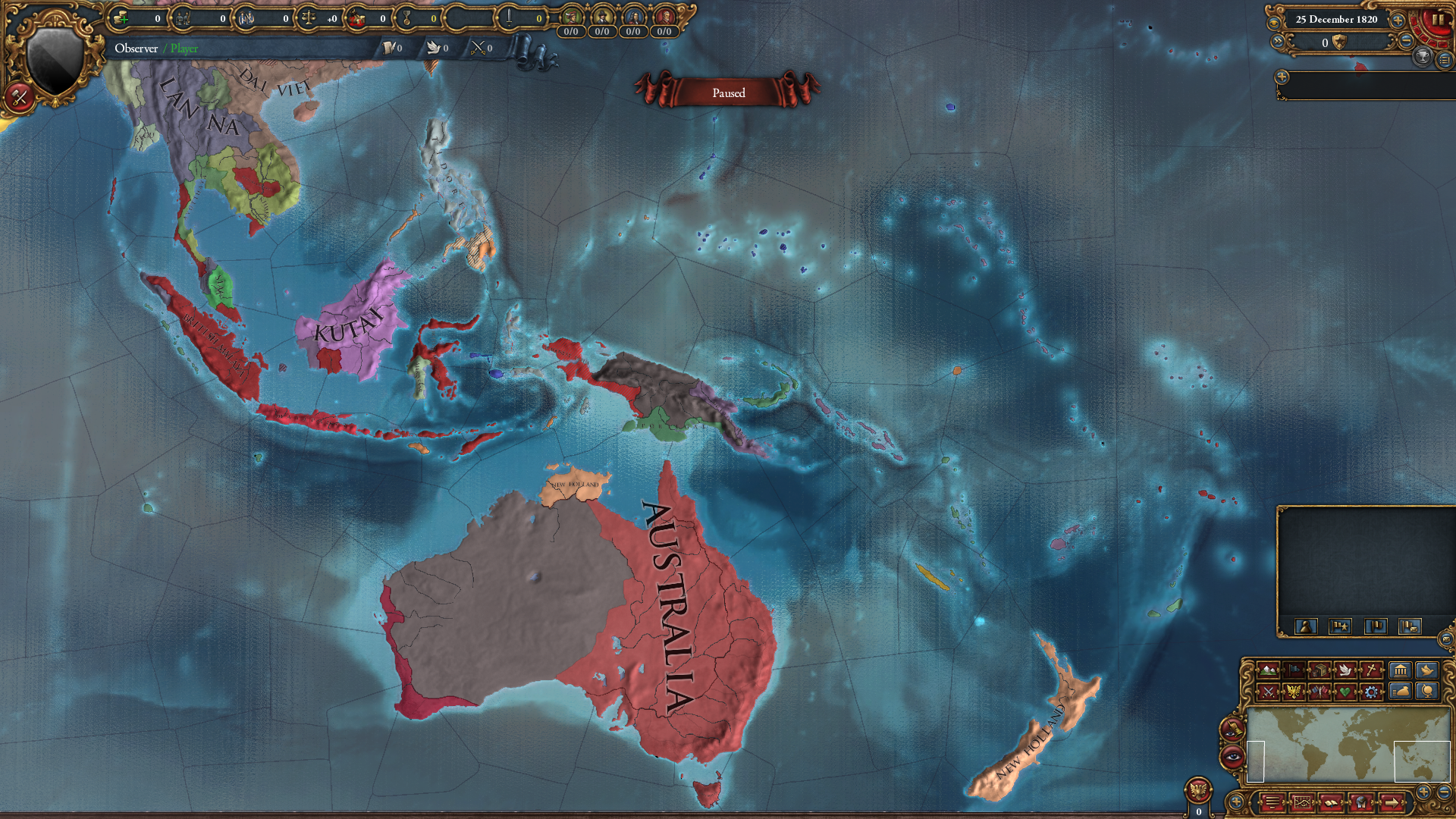Decrease game speed with the minus button
The width and height of the screenshot is (1456, 819).
point(1407,41)
